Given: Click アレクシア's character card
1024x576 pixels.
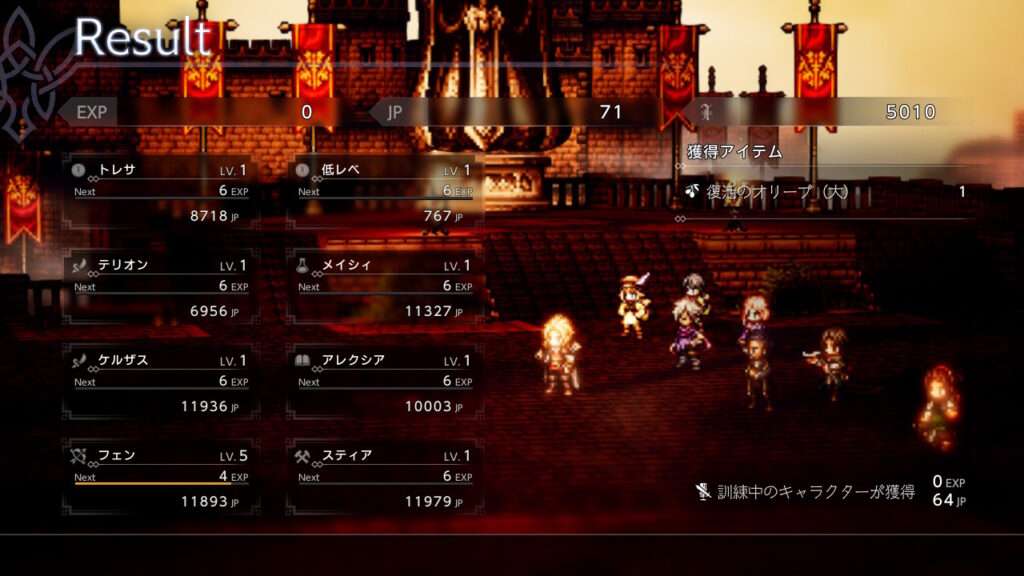Looking at the screenshot, I should click(x=385, y=383).
